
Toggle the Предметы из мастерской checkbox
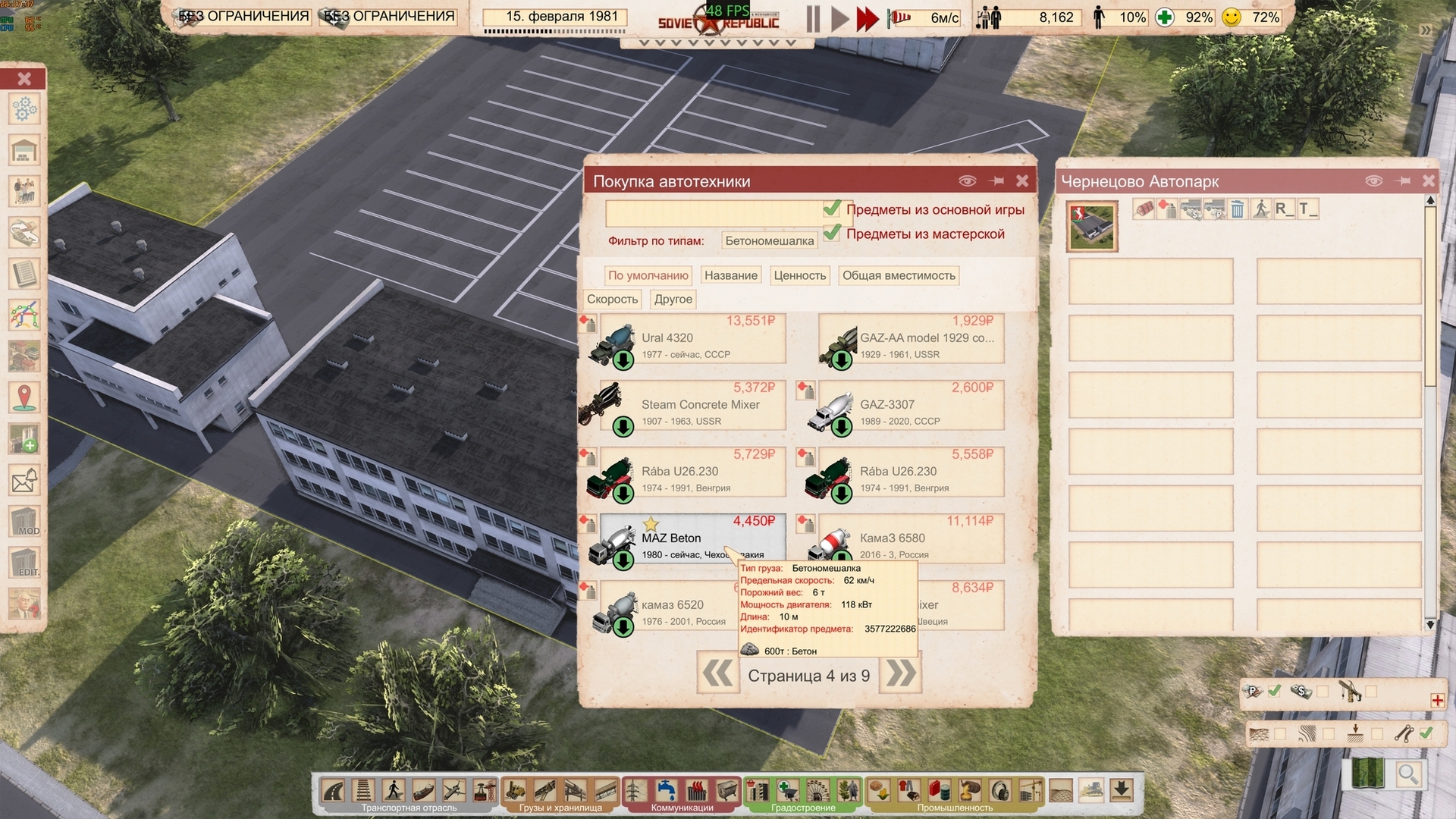pyautogui.click(x=833, y=233)
